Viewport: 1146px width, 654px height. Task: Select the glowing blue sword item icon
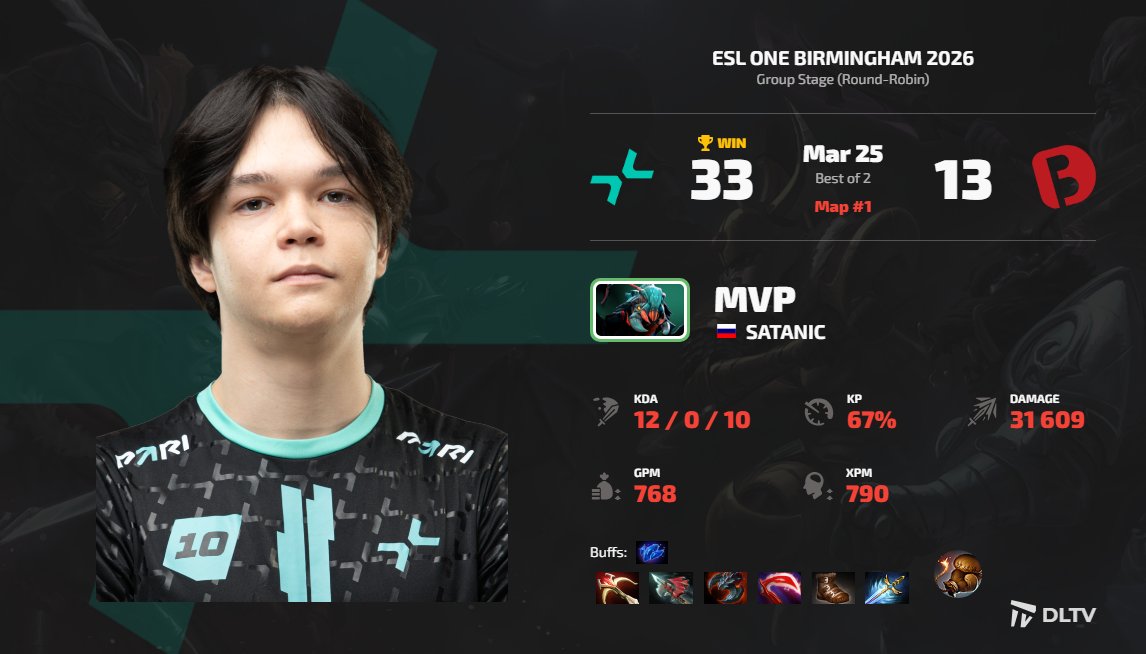coord(886,588)
